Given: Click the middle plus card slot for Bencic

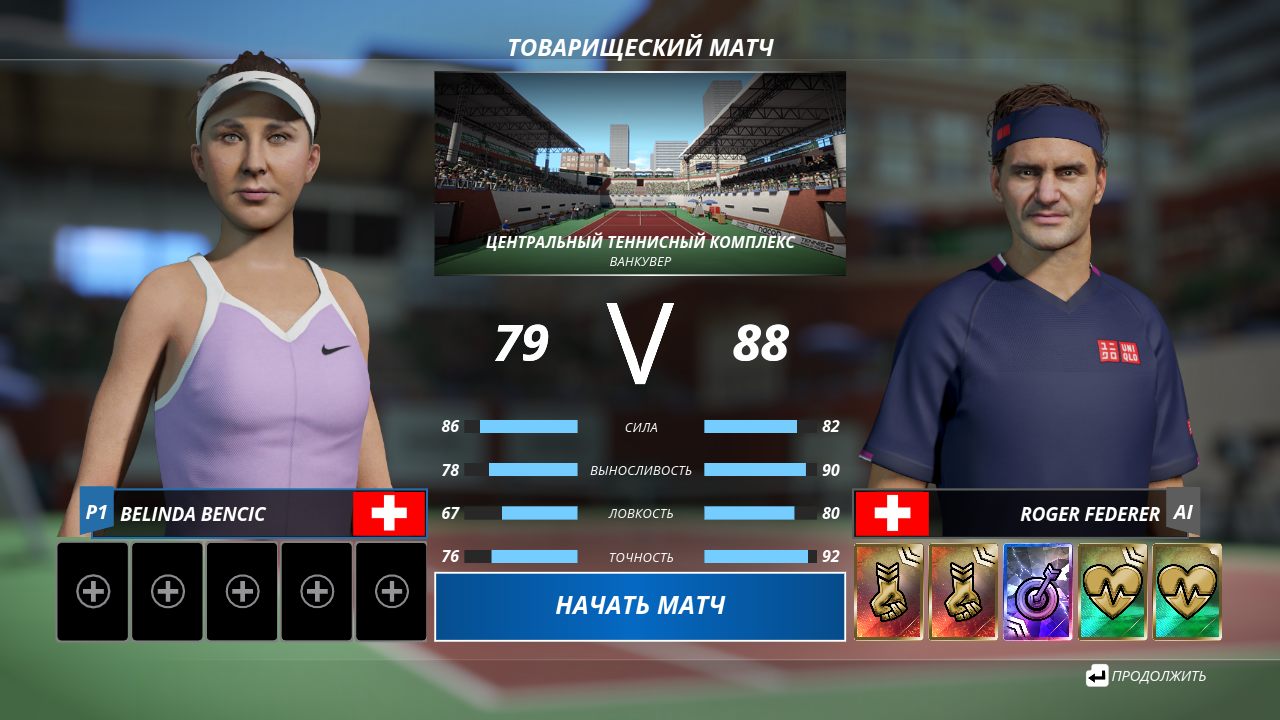Looking at the screenshot, I should click(x=242, y=592).
